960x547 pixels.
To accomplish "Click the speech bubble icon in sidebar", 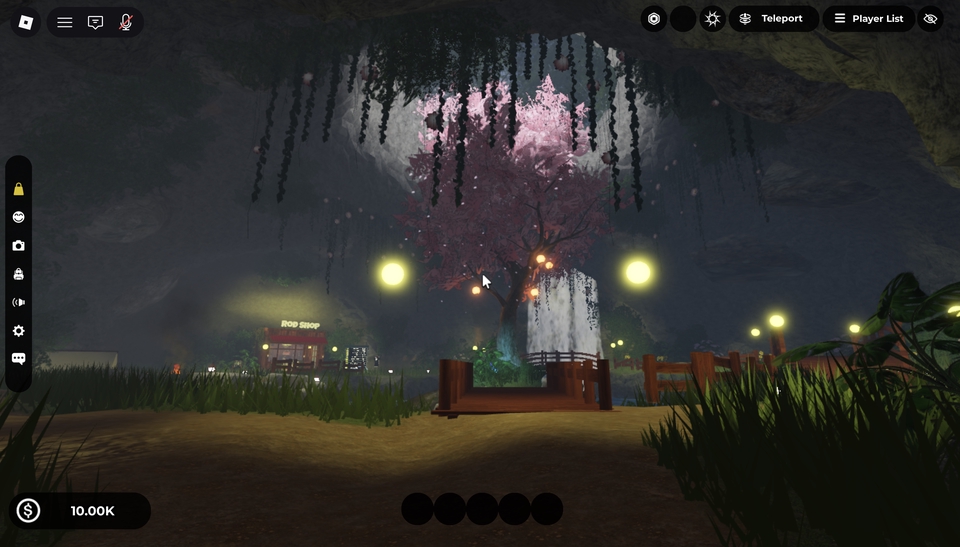I will (x=18, y=359).
